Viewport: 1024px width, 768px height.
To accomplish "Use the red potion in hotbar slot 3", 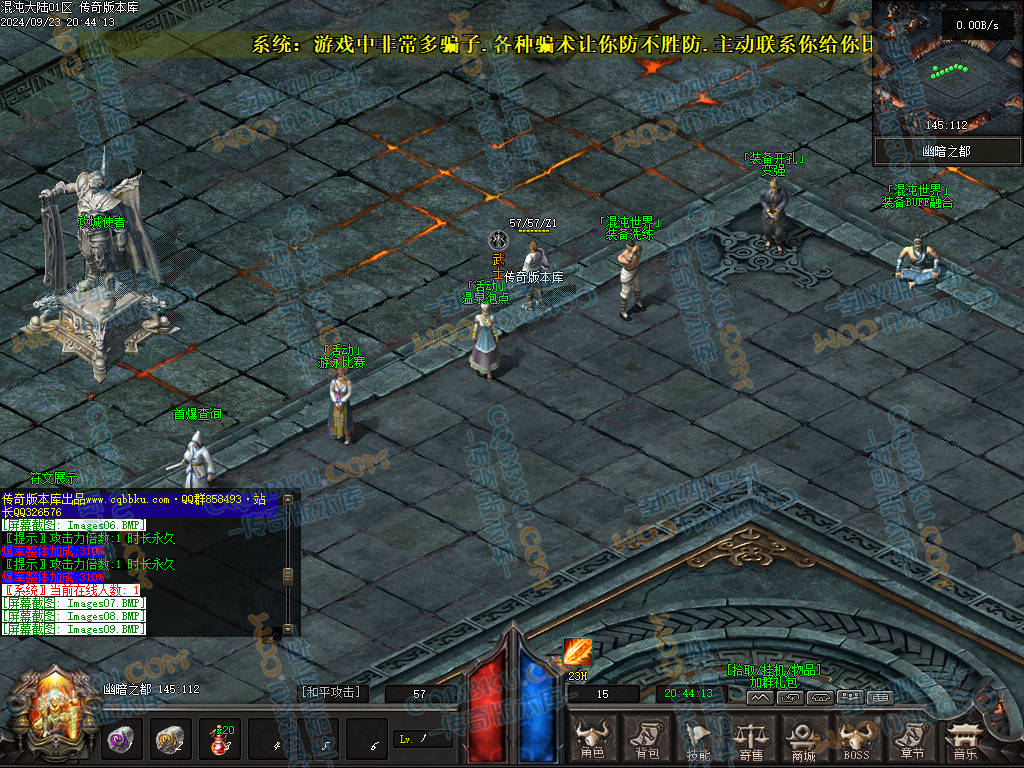I will pyautogui.click(x=218, y=741).
